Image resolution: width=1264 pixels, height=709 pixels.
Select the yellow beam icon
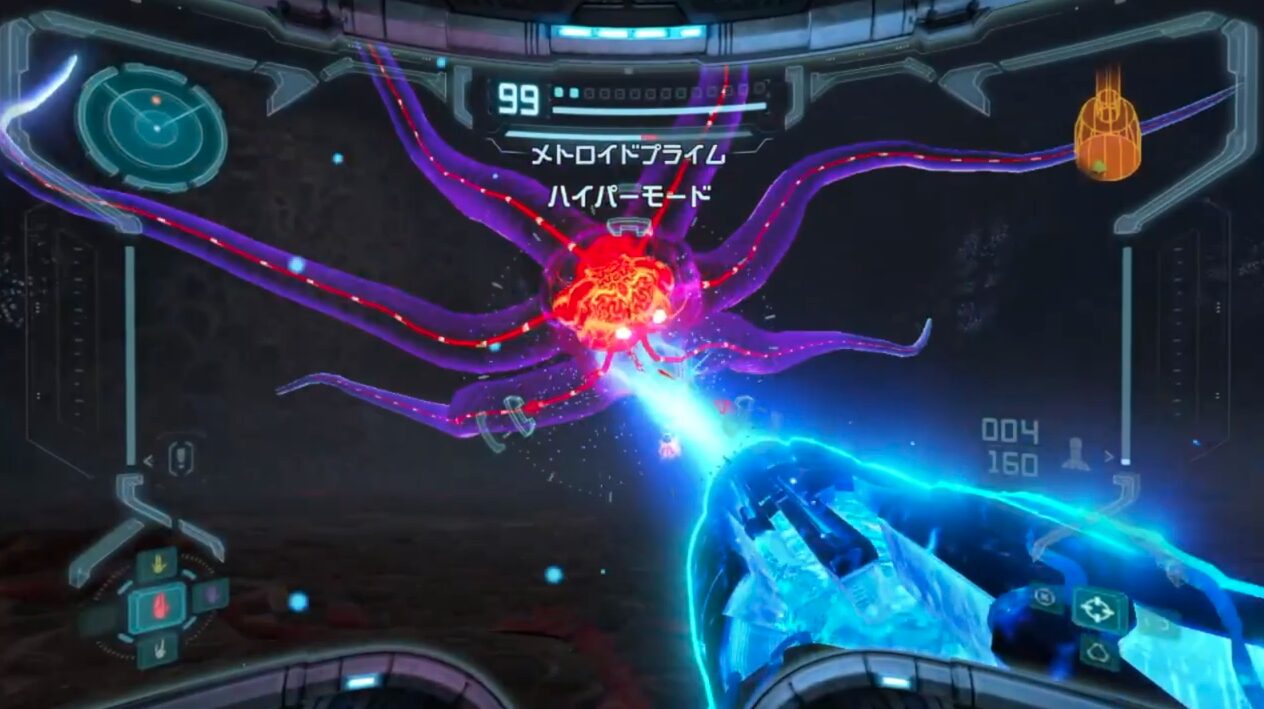tap(156, 565)
